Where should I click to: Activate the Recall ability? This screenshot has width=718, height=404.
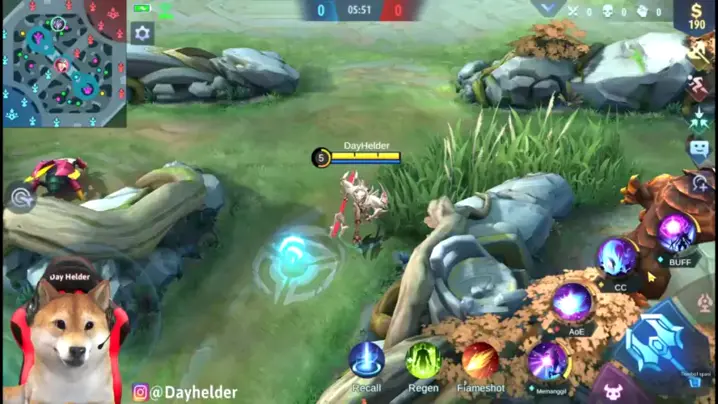(367, 360)
